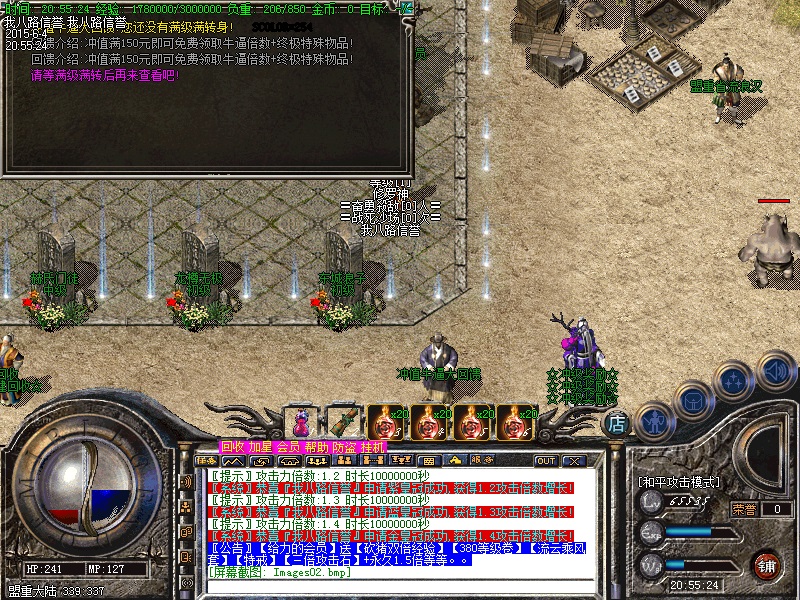Open the character equipment panel
800x600 pixels.
[x=653, y=419]
